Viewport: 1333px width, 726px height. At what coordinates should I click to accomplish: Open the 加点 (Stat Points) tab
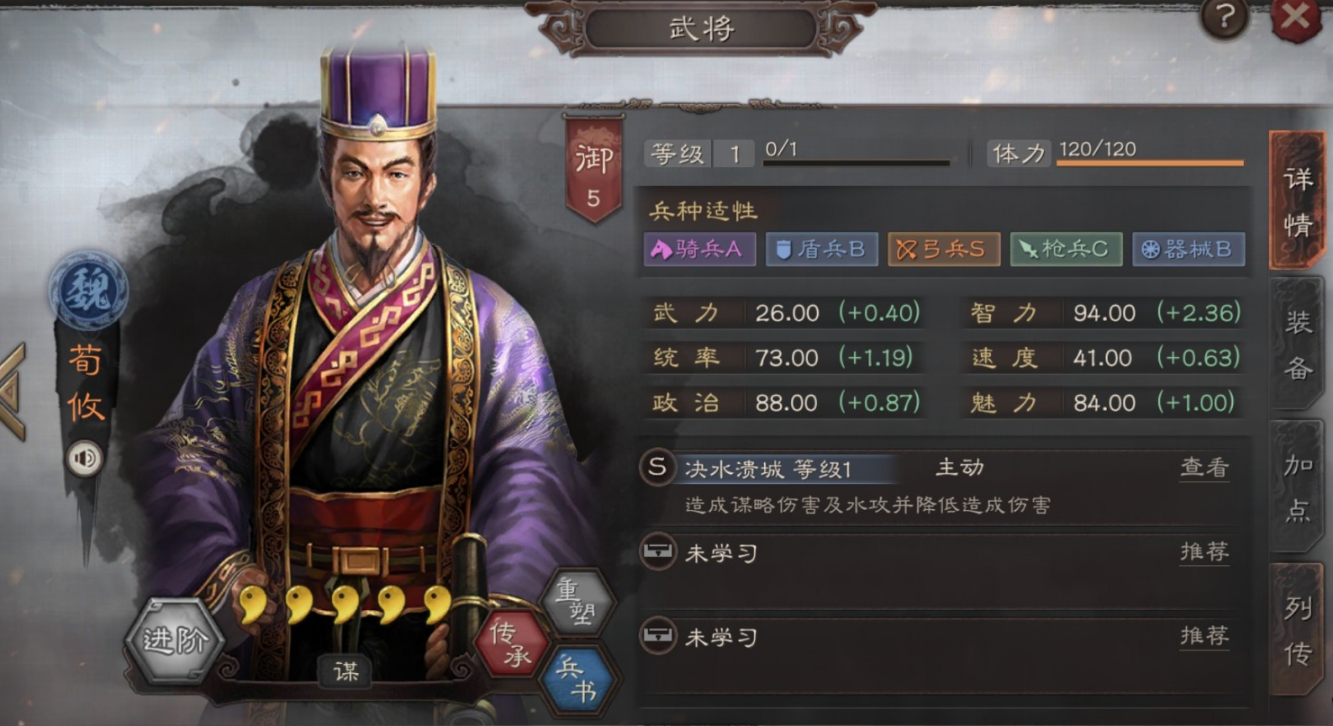pos(1300,487)
